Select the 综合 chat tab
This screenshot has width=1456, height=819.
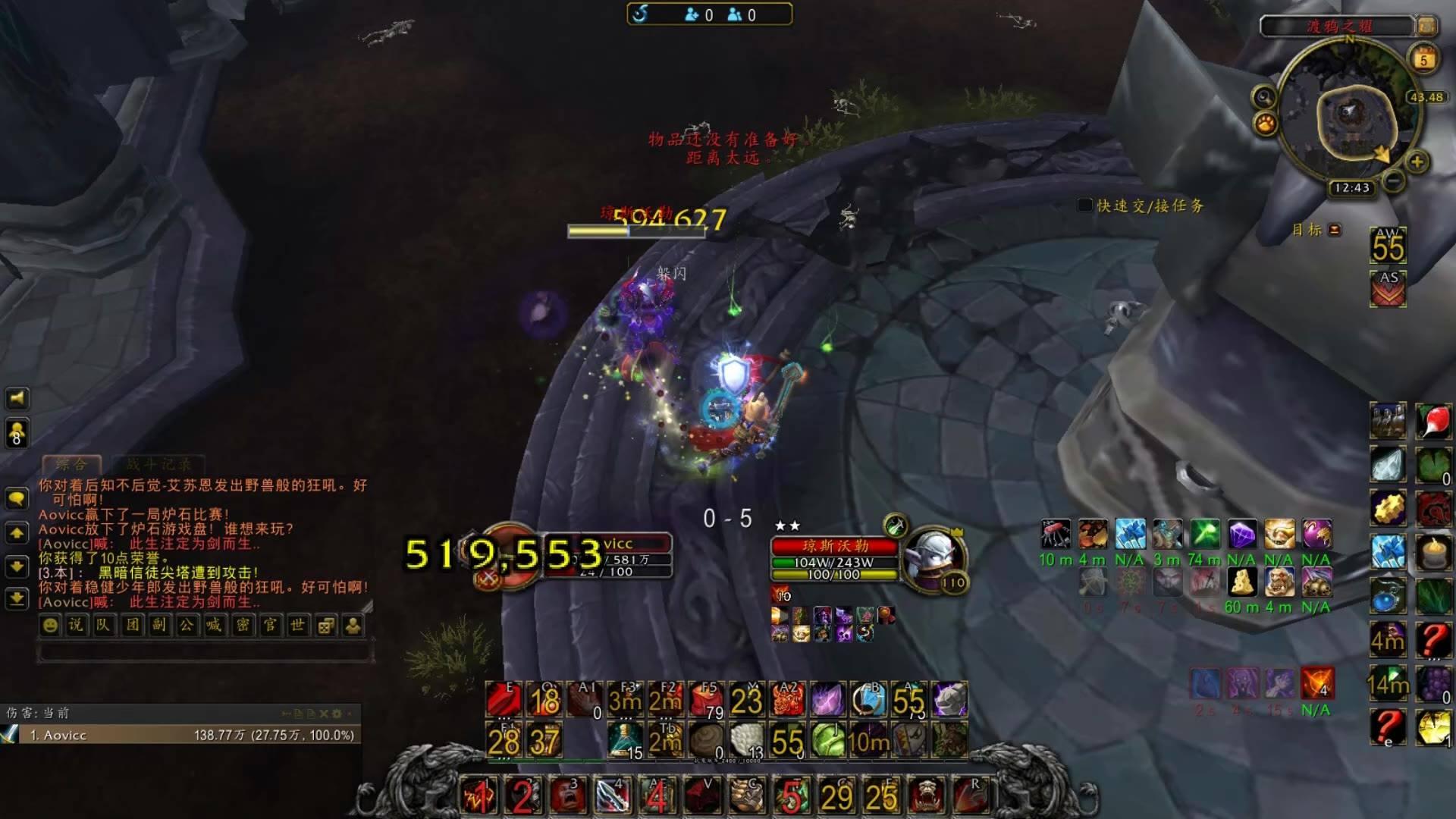click(71, 464)
